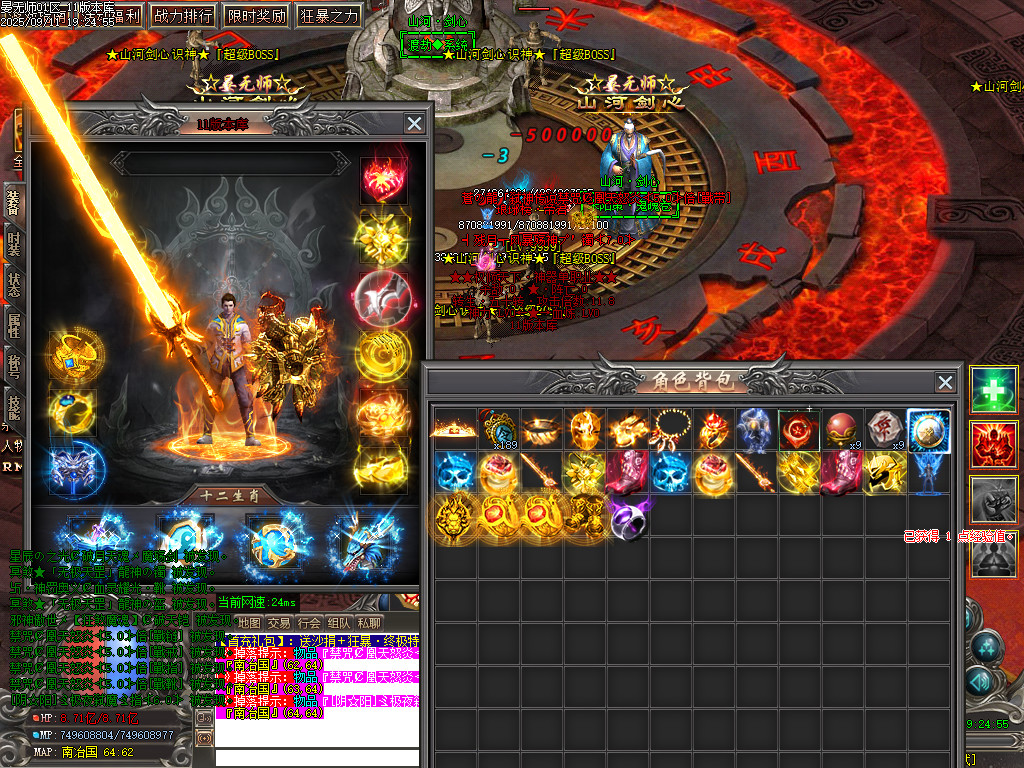Switch to the 属性 attributes tab
The width and height of the screenshot is (1024, 768).
click(x=15, y=324)
